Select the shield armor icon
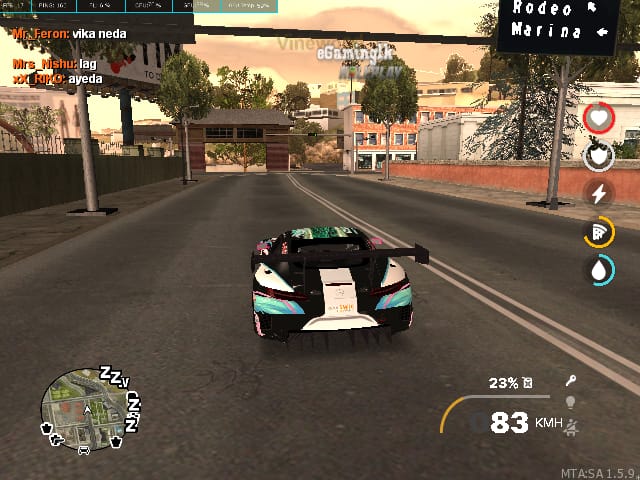Screen dimensions: 640x480 pyautogui.click(x=598, y=156)
